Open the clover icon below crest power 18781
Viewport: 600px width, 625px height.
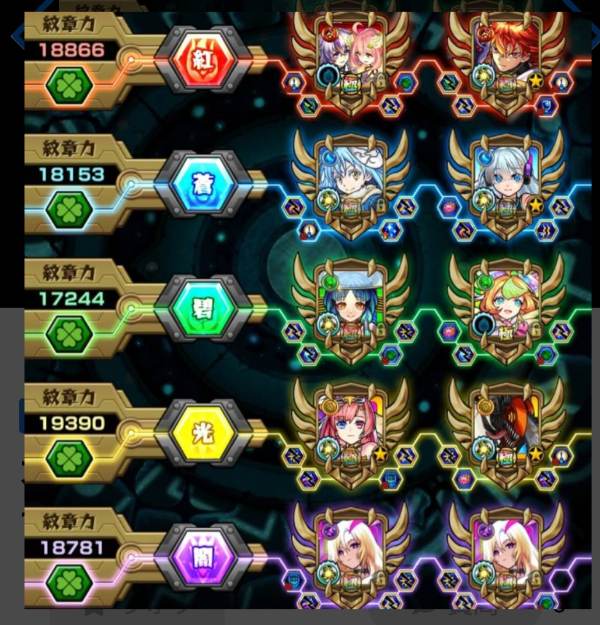71,581
